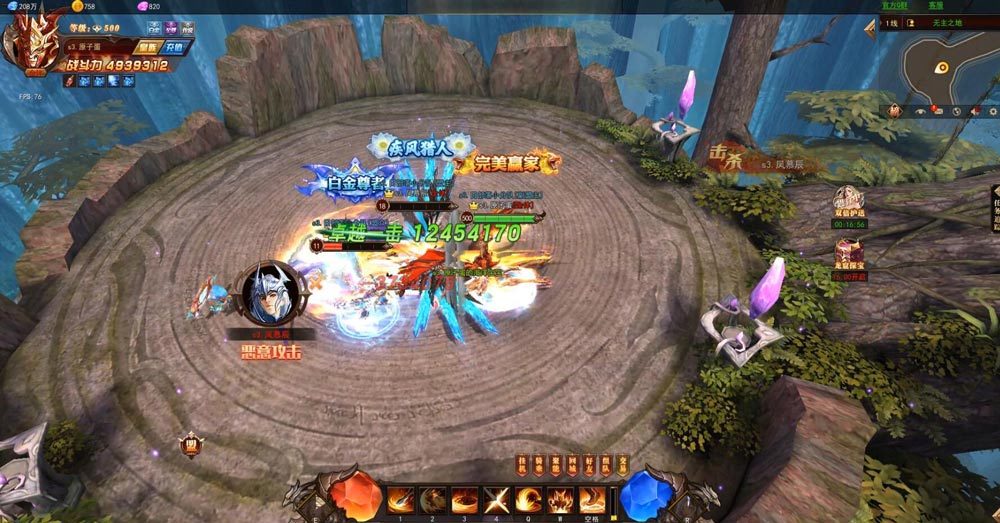Open the 龙冠探宝 treasure event icon
Screen dimensions: 1000x523
(849, 250)
